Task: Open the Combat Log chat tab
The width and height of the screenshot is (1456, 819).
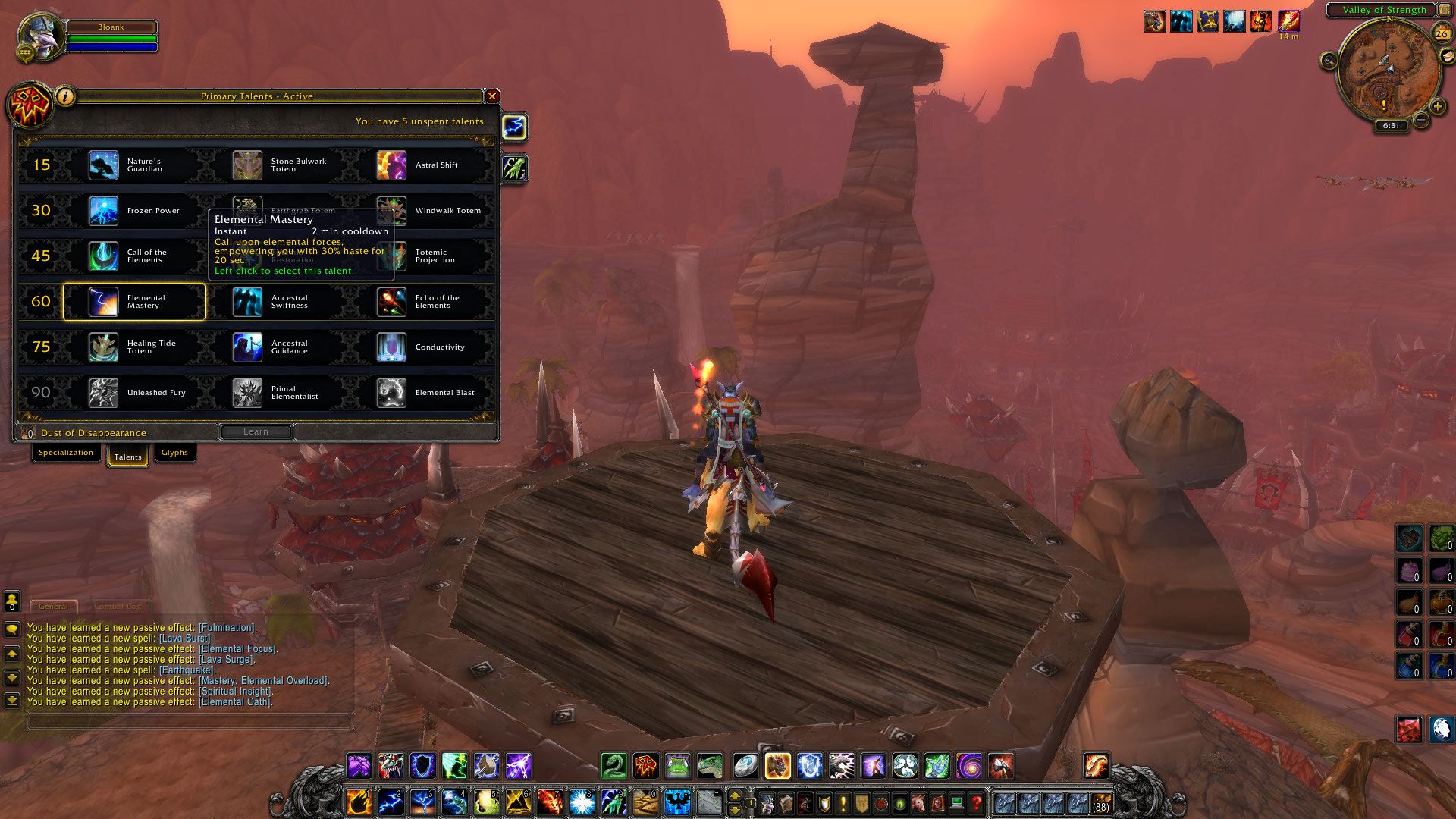Action: (118, 607)
